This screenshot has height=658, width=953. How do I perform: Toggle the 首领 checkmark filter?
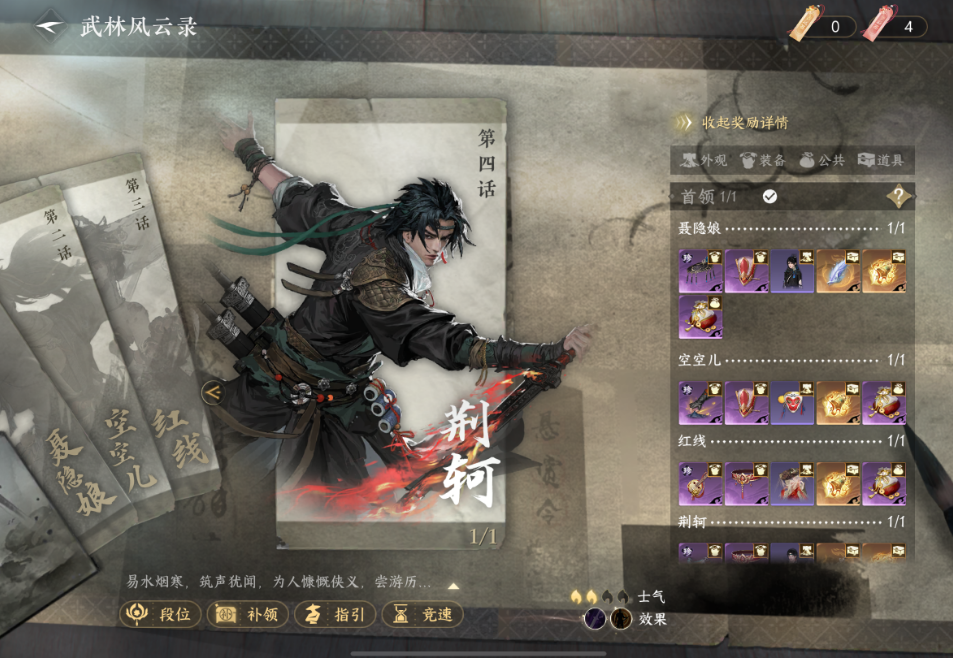[x=770, y=196]
